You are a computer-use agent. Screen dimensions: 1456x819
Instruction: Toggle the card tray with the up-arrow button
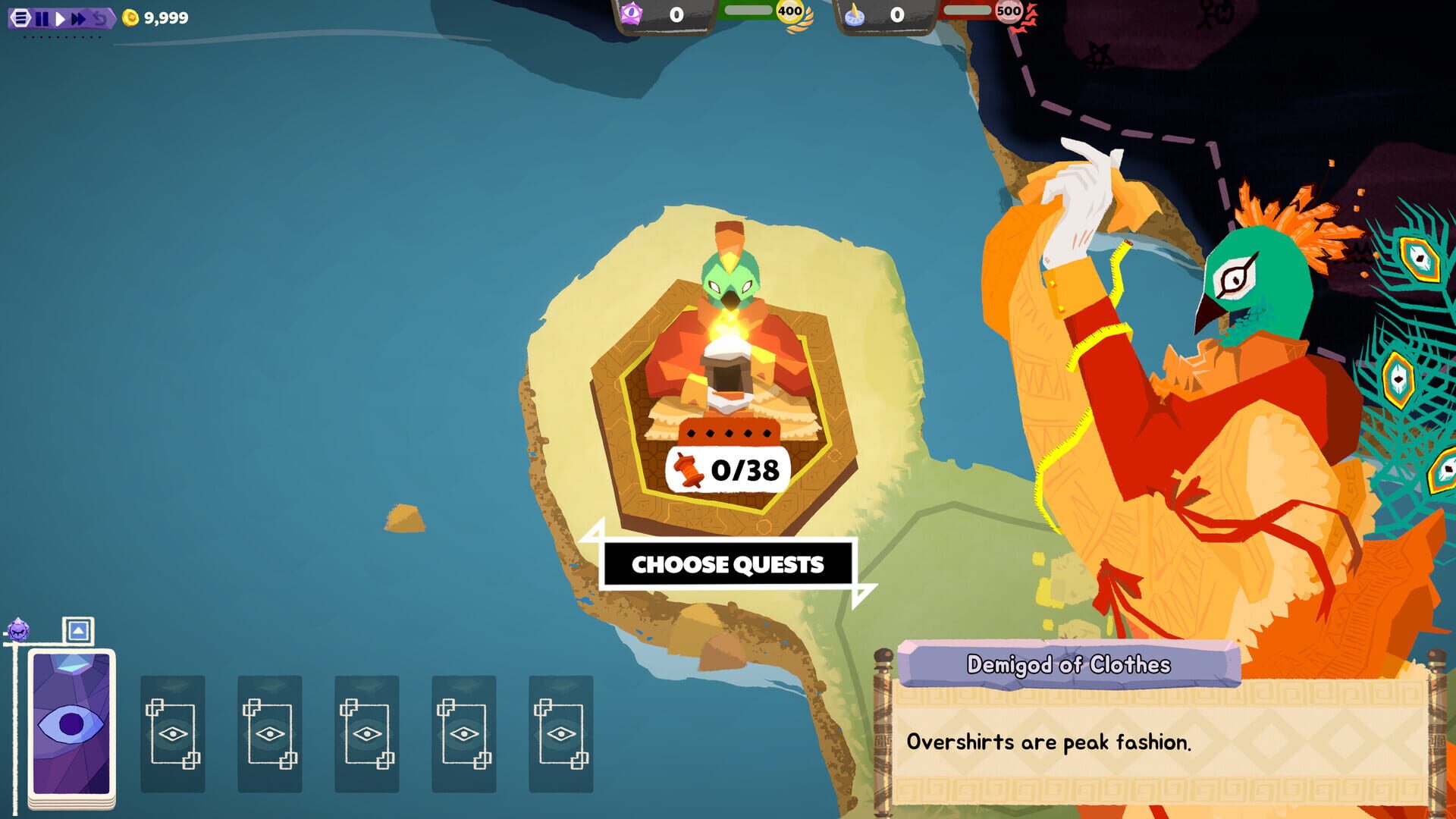[78, 629]
